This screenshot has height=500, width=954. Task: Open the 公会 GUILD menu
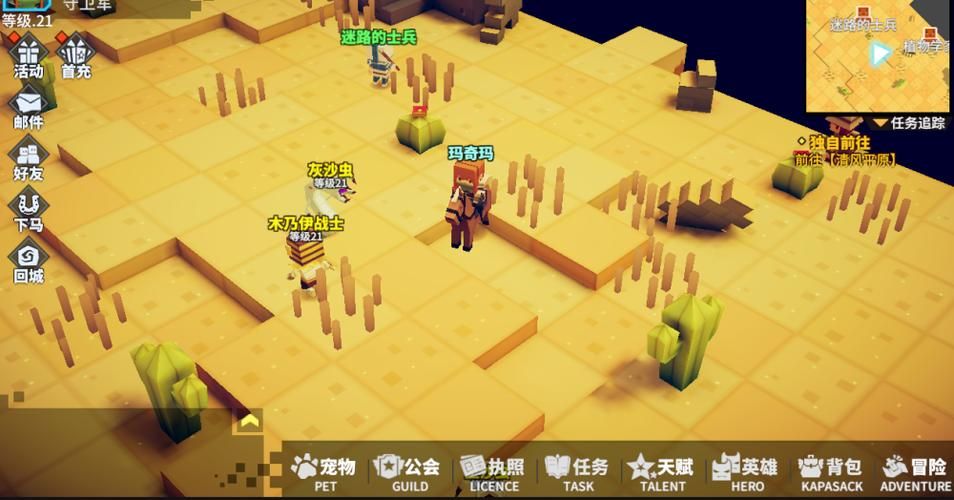(408, 471)
